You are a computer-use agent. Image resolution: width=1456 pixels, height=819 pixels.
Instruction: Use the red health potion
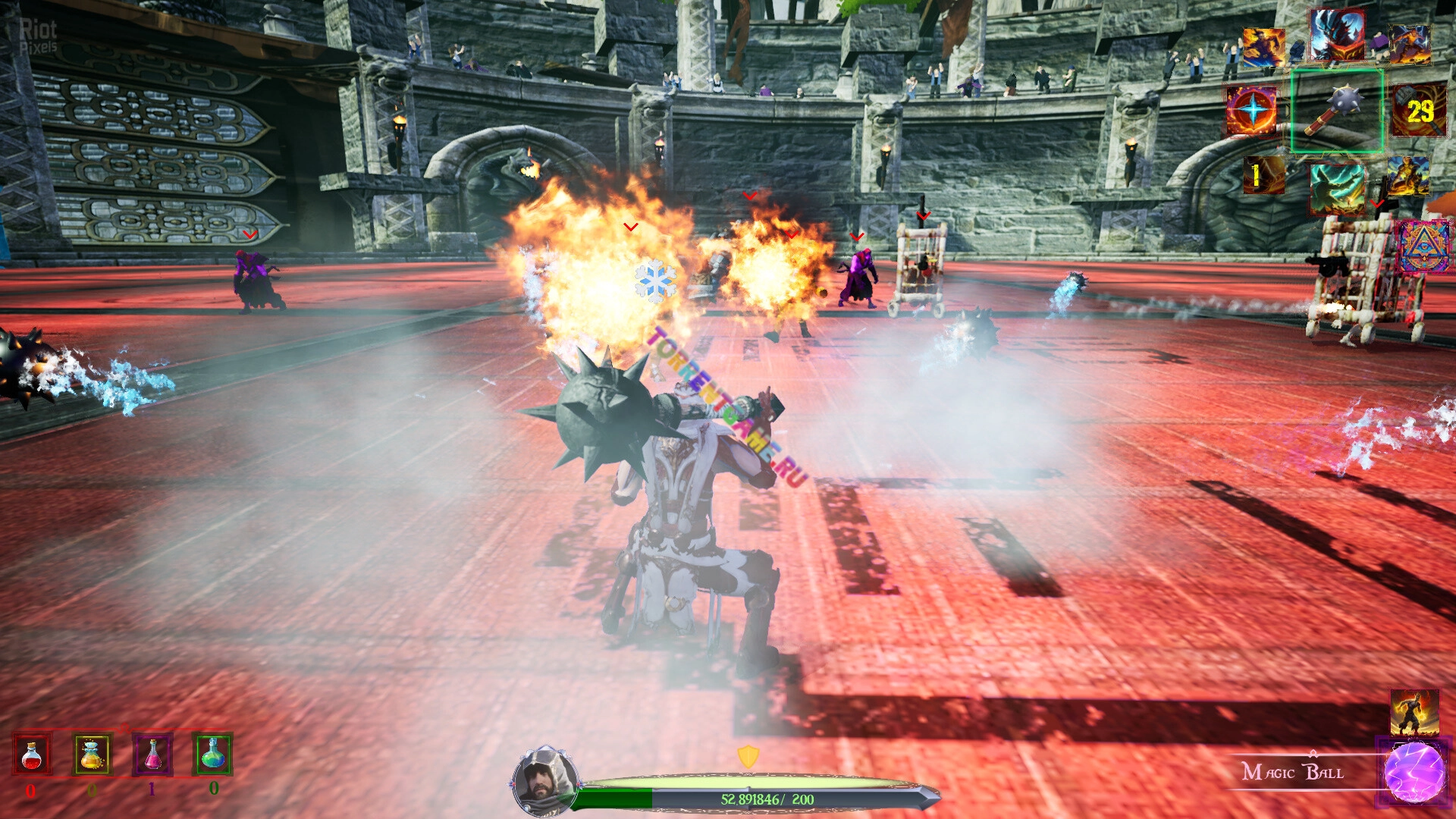point(32,755)
